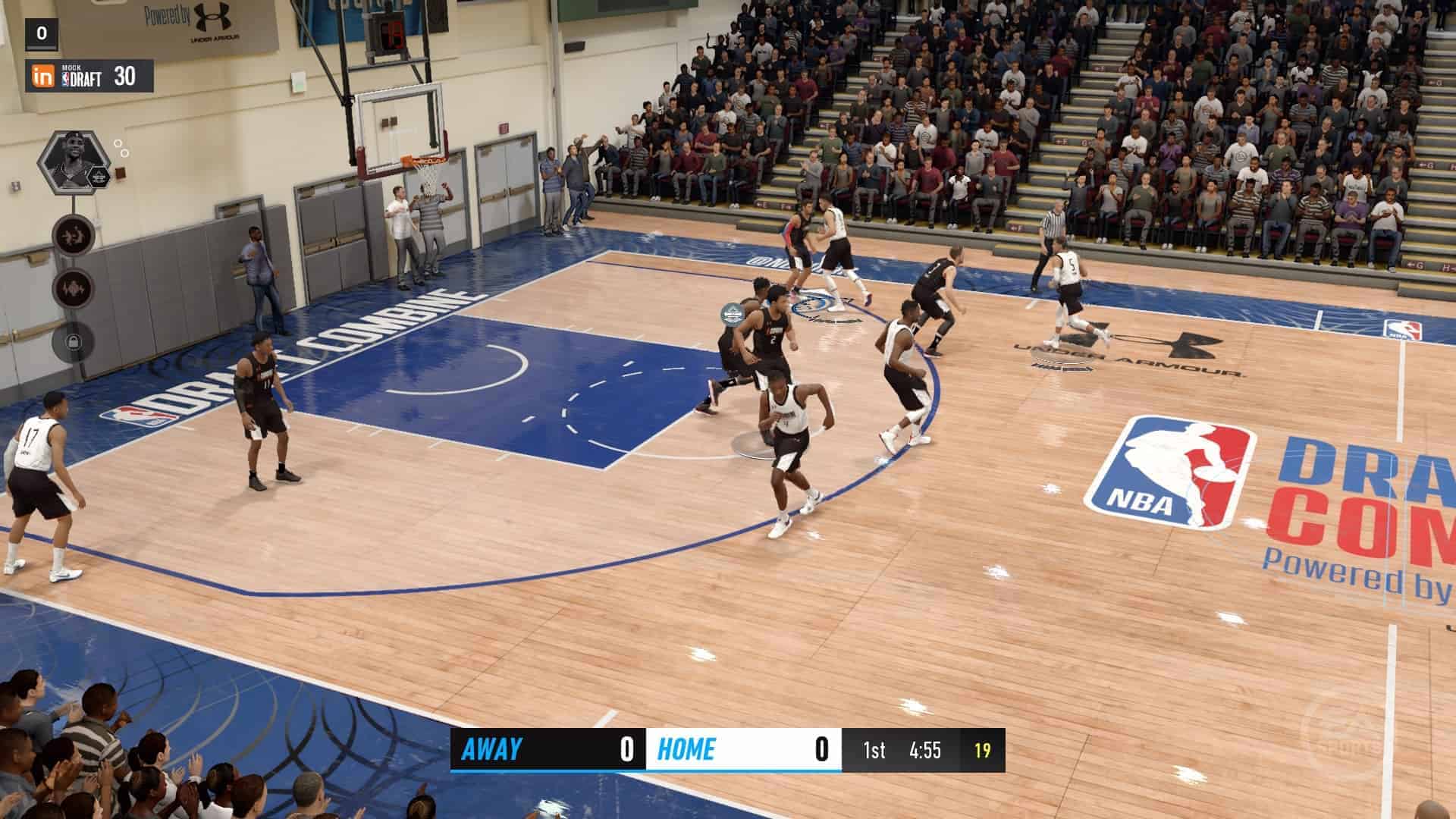The width and height of the screenshot is (1456, 819).
Task: Click the locked padlock trait slot
Action: [x=73, y=342]
